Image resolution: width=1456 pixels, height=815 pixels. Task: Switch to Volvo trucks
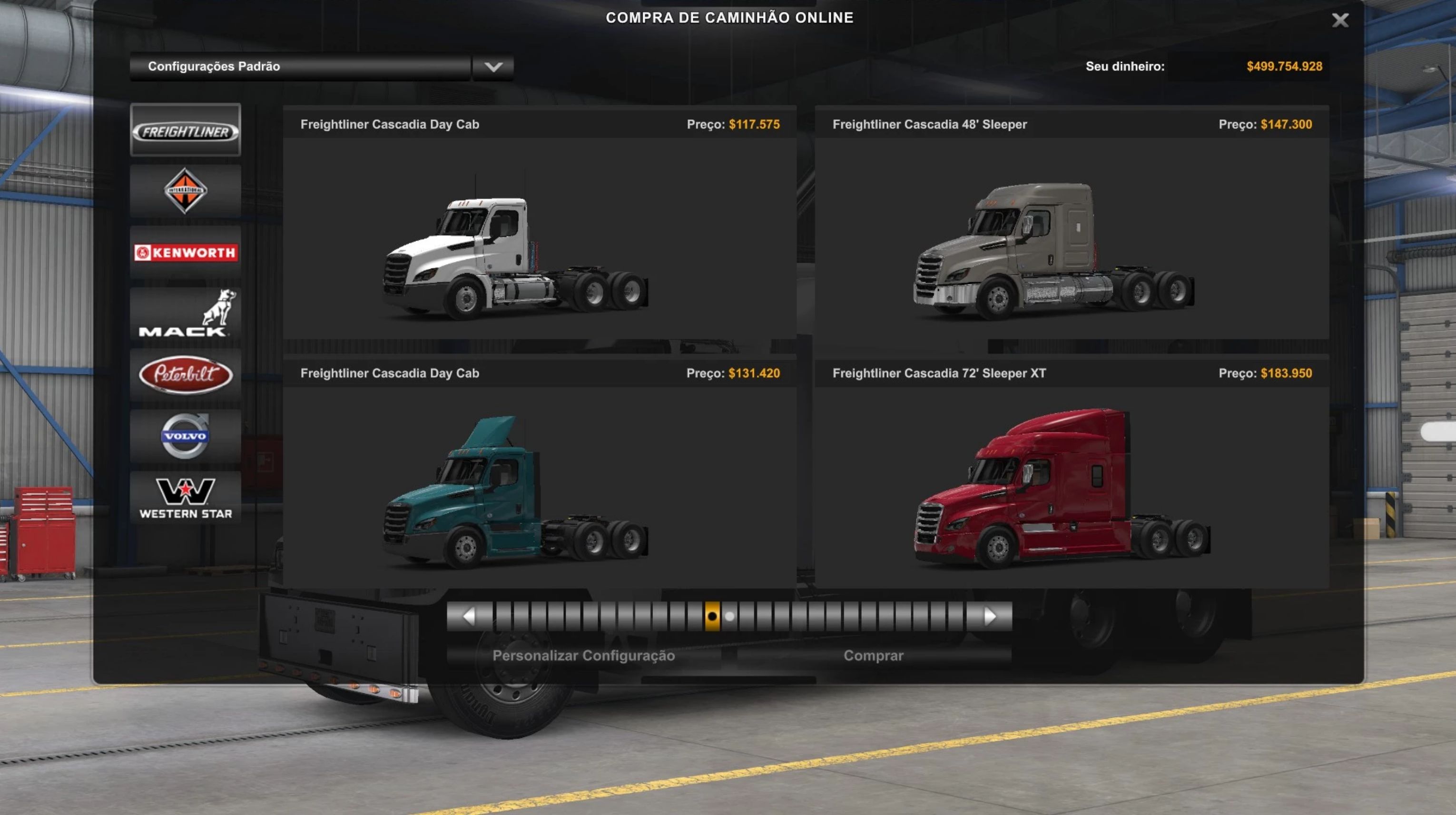186,435
